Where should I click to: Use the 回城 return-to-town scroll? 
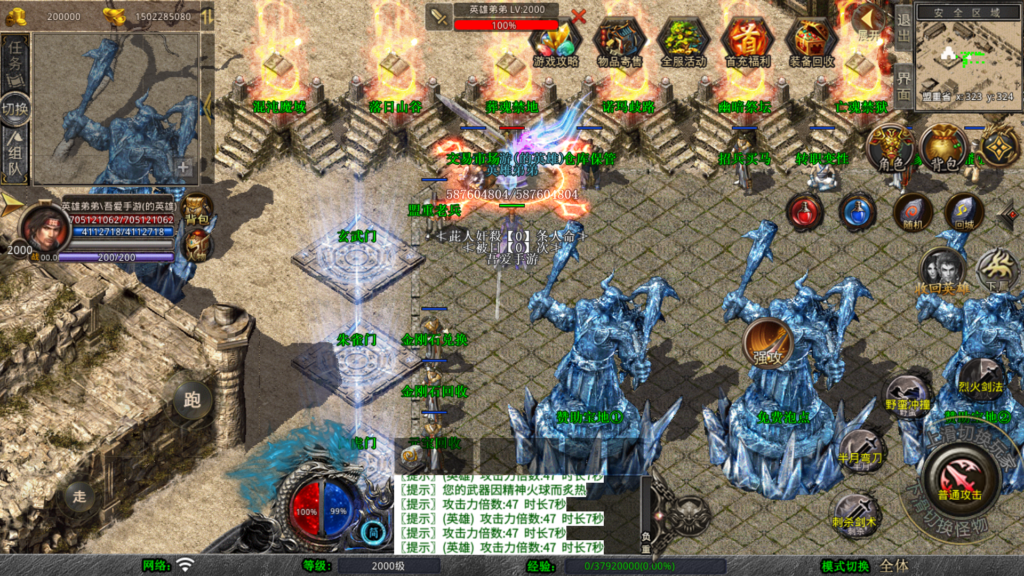[963, 211]
